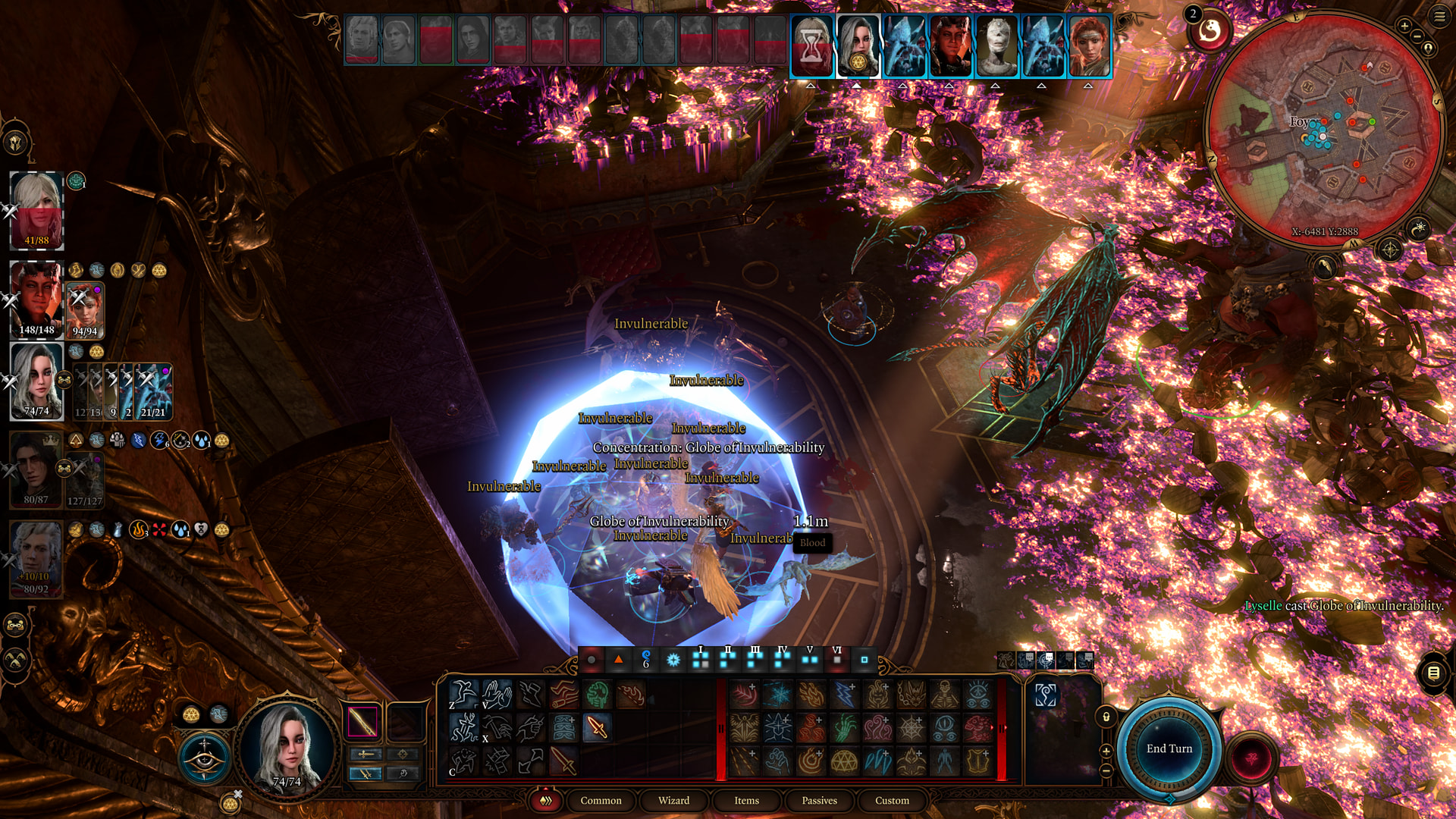Open the combat log scroll button
The height and width of the screenshot is (819, 1456).
(1433, 672)
